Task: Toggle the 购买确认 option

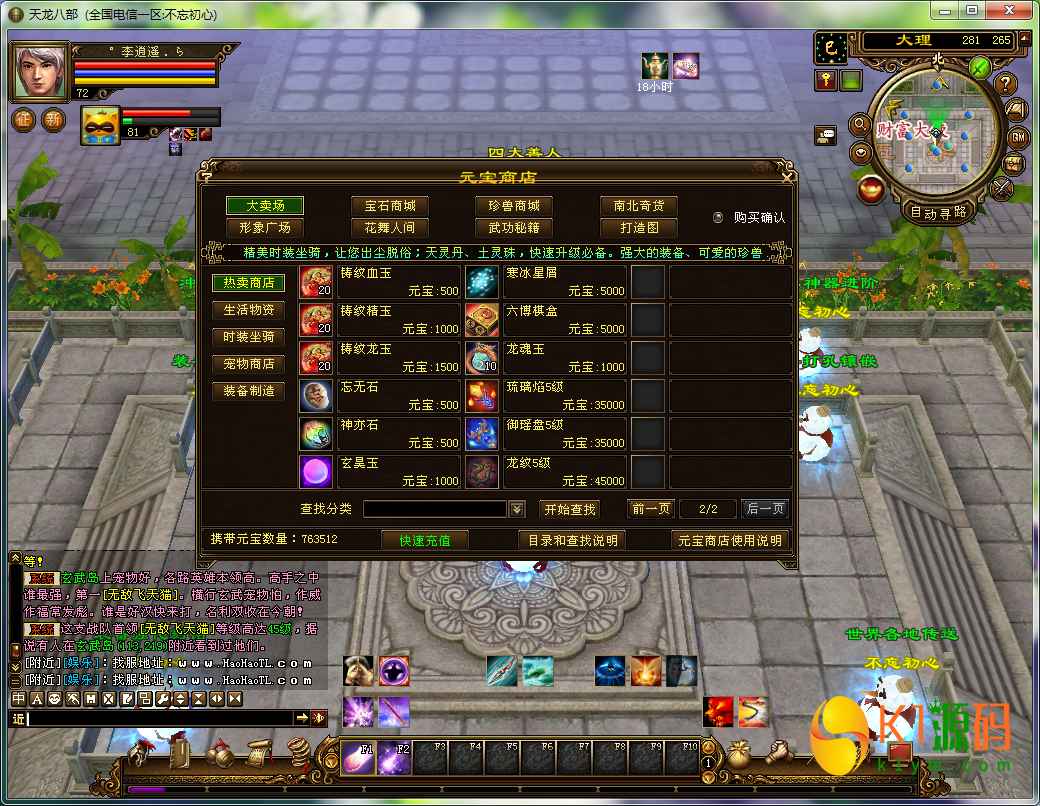Action: (x=718, y=217)
